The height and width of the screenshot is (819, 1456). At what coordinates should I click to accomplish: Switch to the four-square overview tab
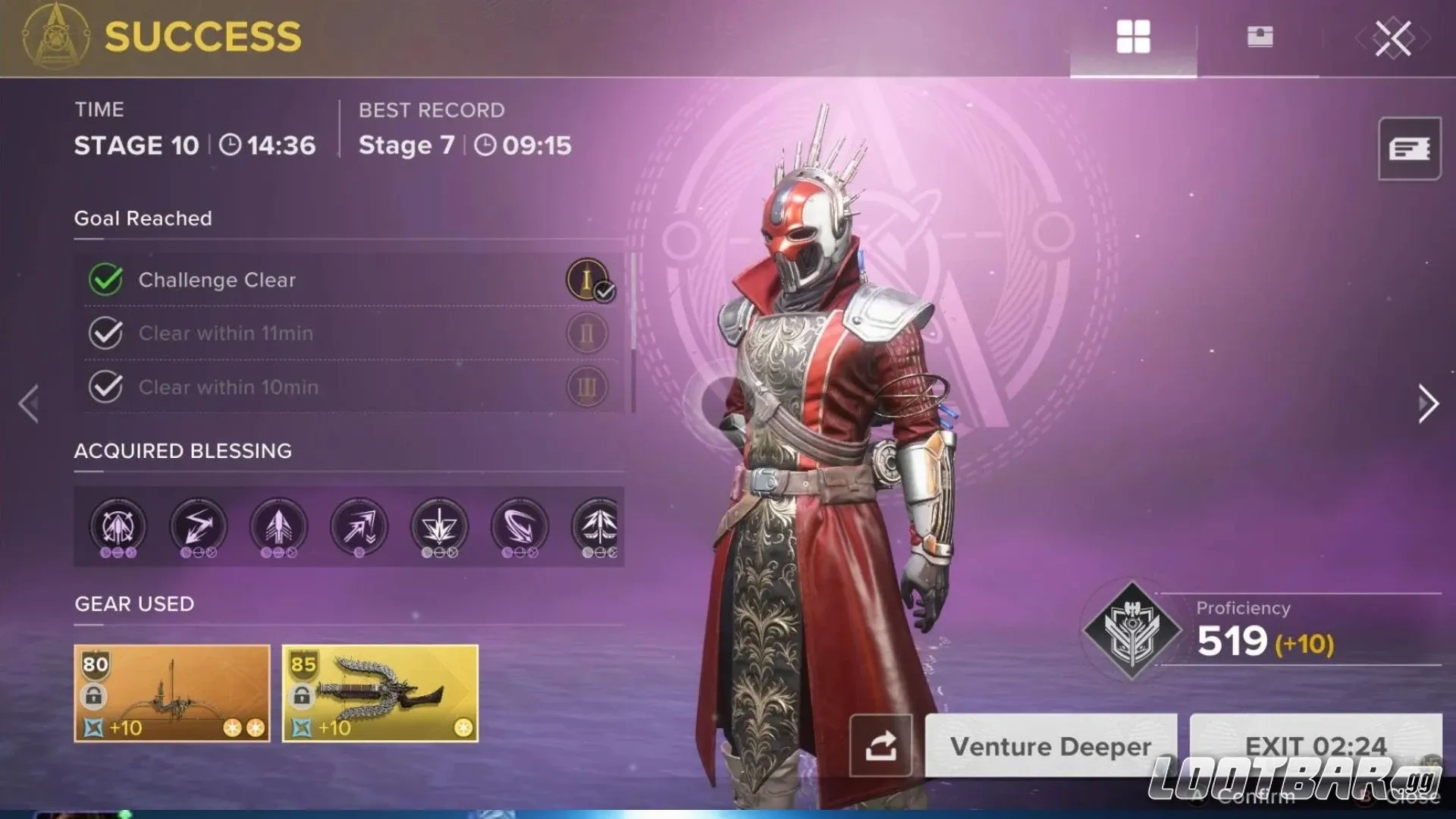(x=1133, y=37)
